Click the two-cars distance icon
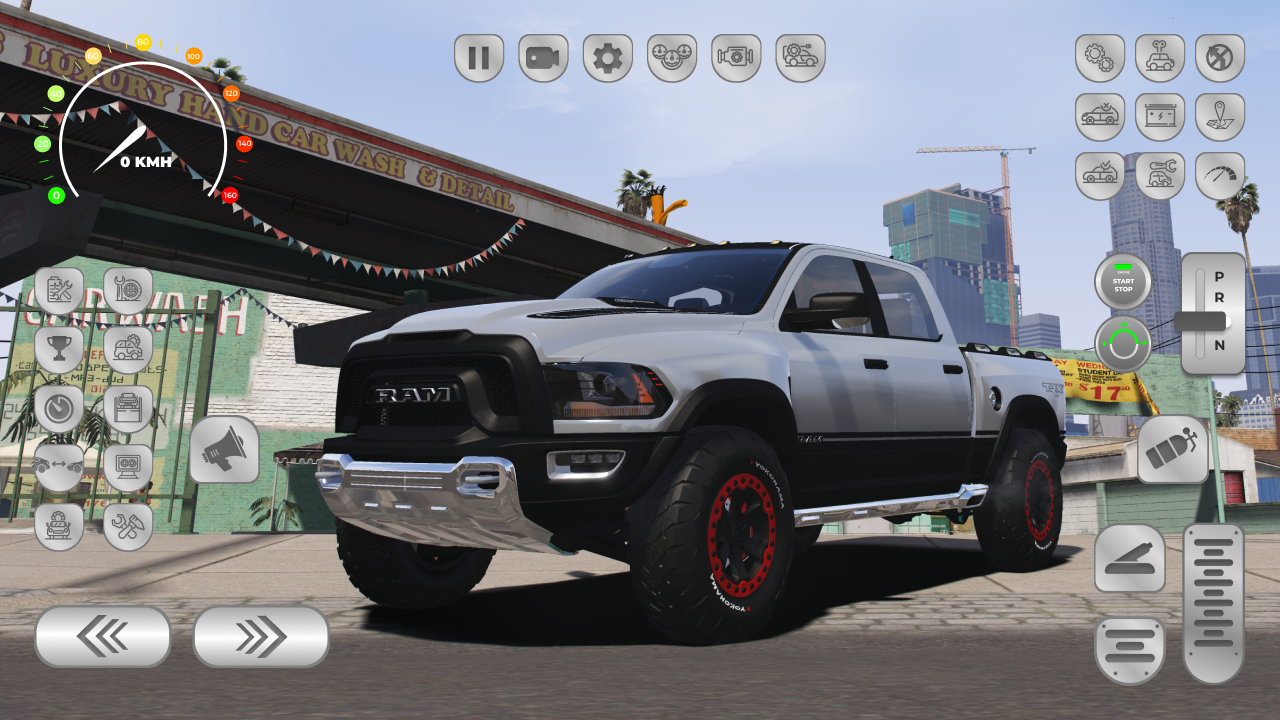This screenshot has height=720, width=1280. (x=59, y=467)
